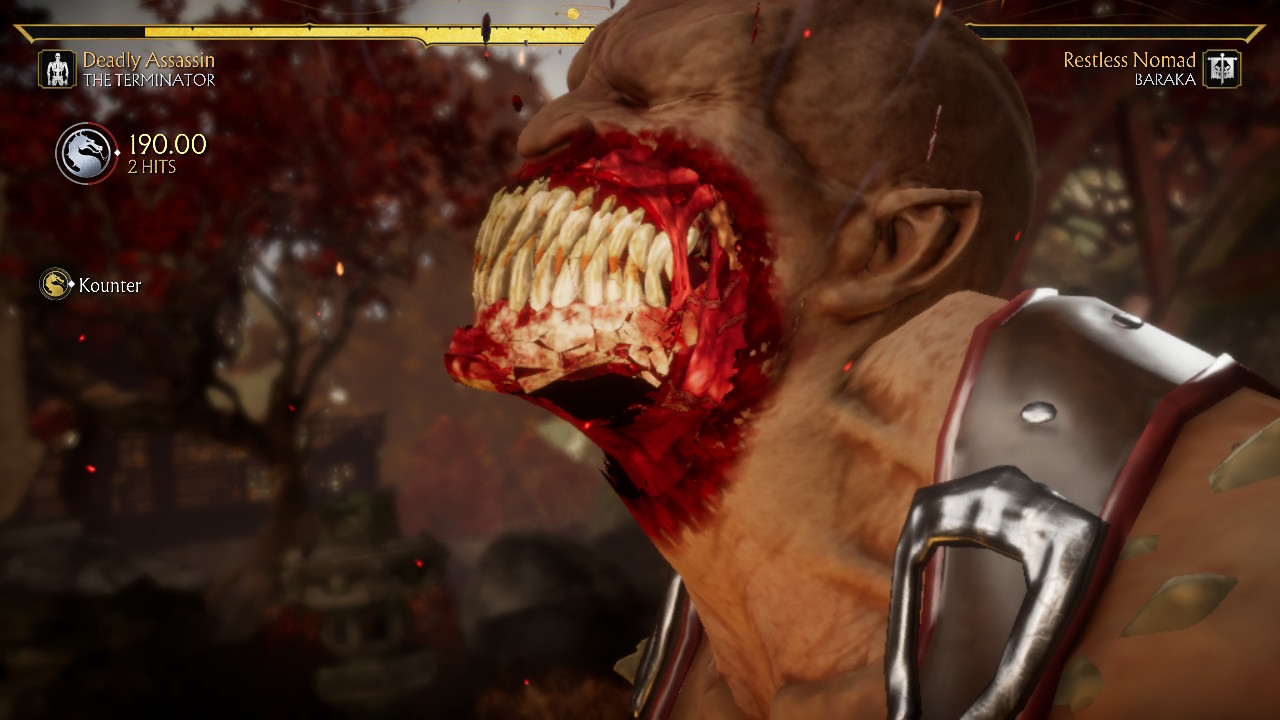Viewport: 1280px width, 720px height.
Task: Click the Deadly Assassin variation icon
Action: click(57, 69)
